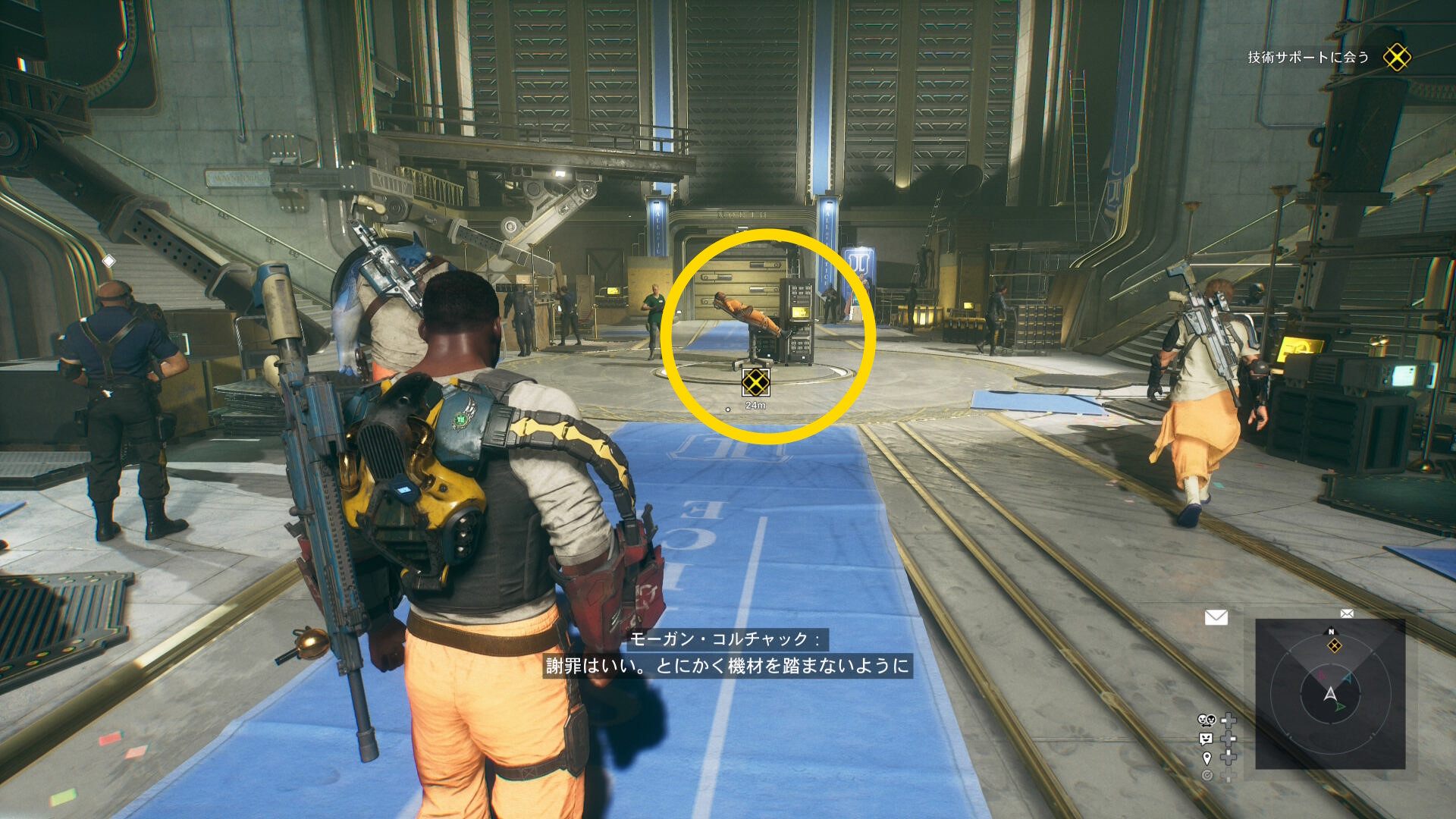This screenshot has width=1456, height=819.
Task: Click the small envelope icon above the minimap
Action: coord(1347,613)
